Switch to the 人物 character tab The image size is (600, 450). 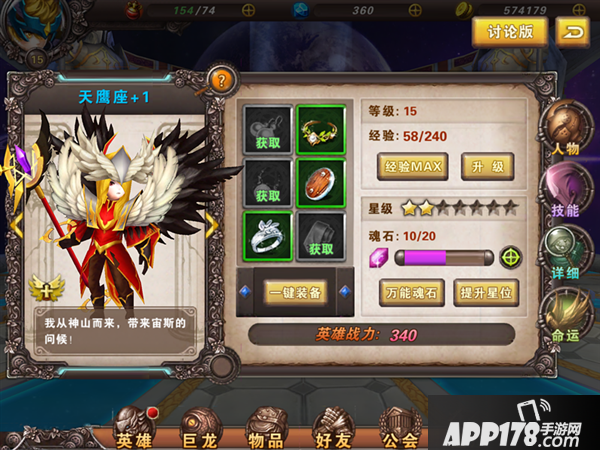565,133
